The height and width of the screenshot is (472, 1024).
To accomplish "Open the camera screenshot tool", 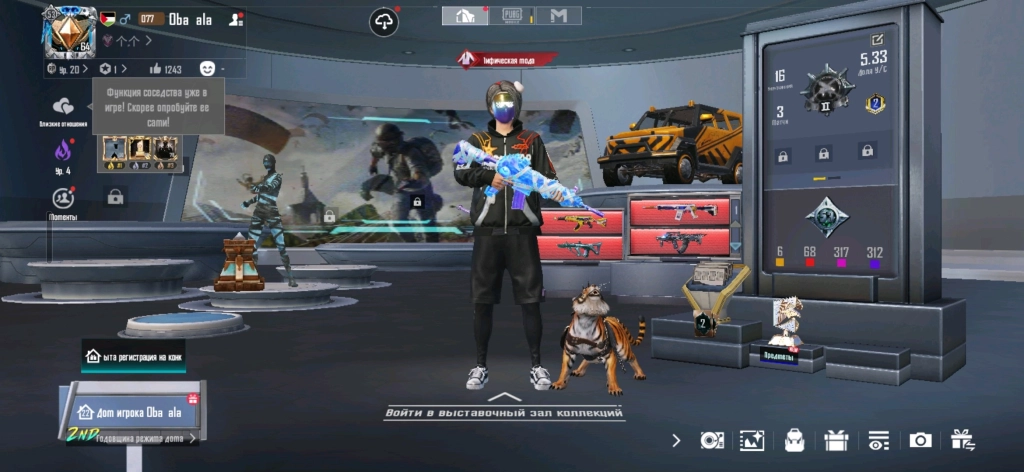I will (920, 440).
